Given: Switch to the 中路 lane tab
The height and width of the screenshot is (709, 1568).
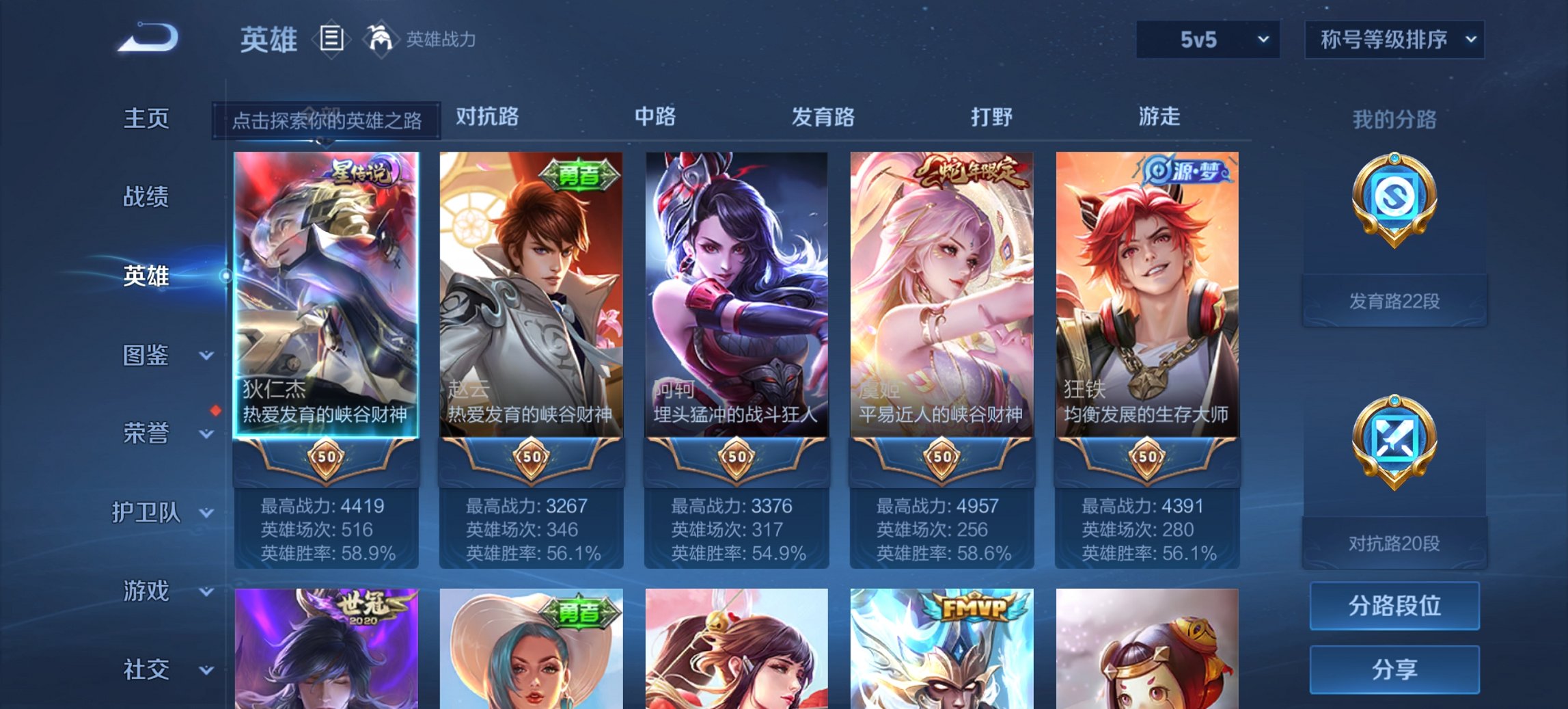Looking at the screenshot, I should click(x=657, y=118).
